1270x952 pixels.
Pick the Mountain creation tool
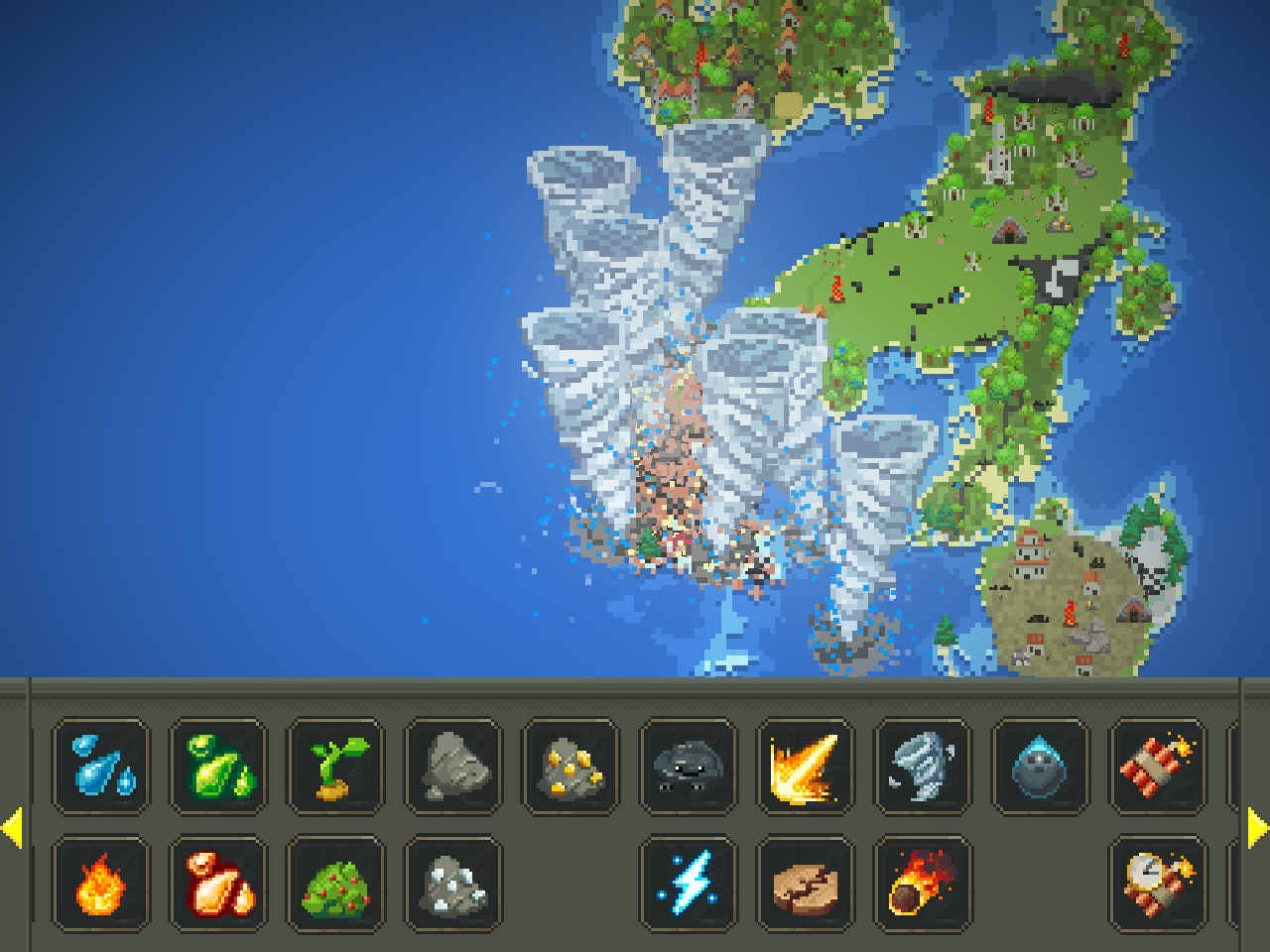click(x=453, y=766)
